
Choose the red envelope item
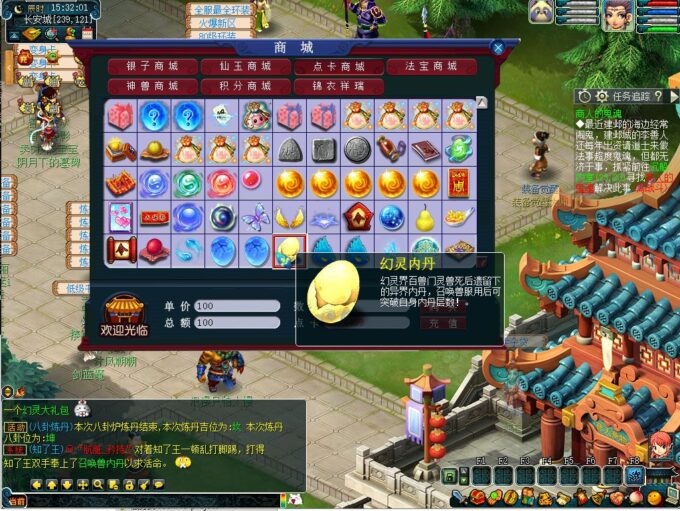click(x=460, y=183)
